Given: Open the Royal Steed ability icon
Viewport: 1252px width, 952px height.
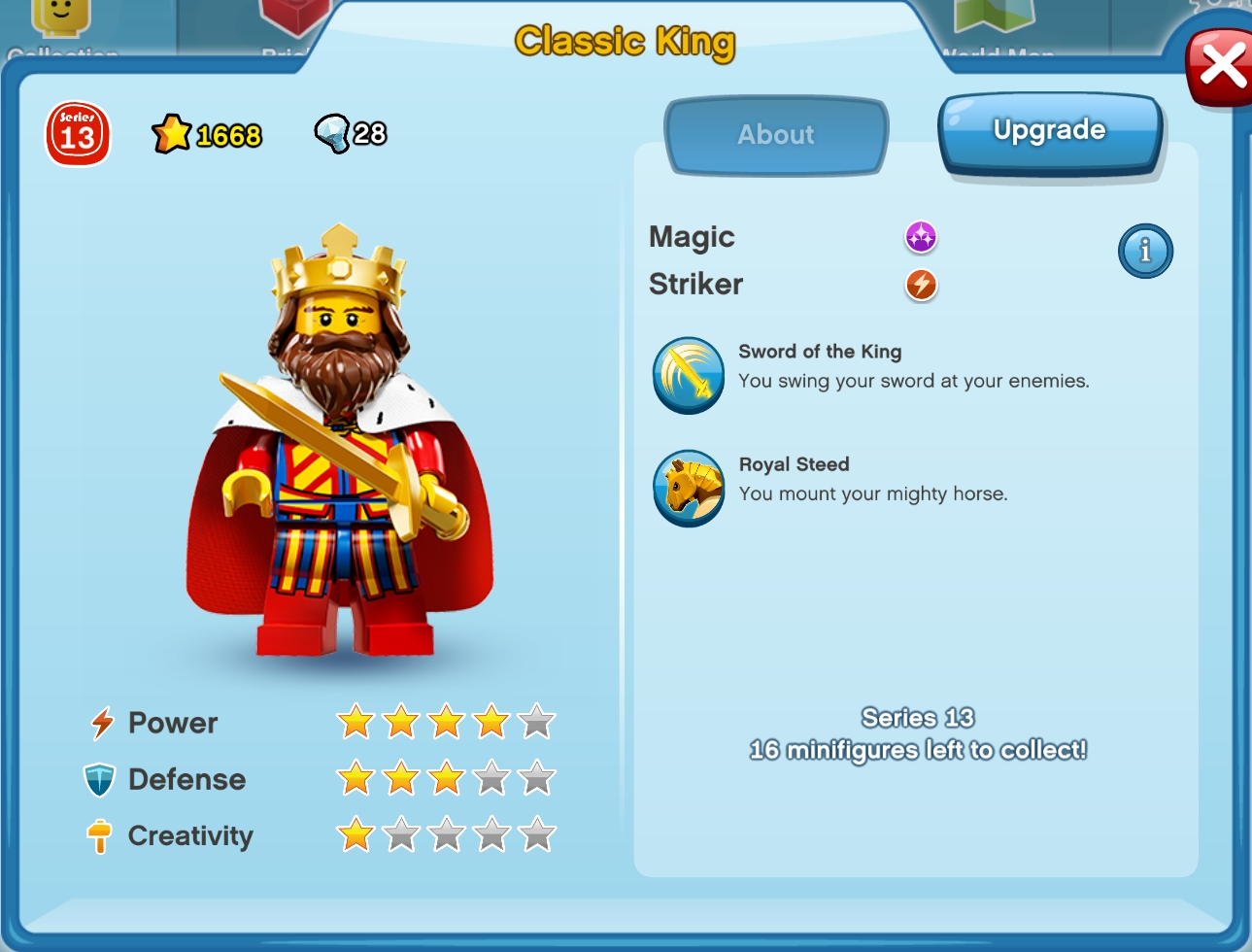Looking at the screenshot, I should tap(689, 490).
